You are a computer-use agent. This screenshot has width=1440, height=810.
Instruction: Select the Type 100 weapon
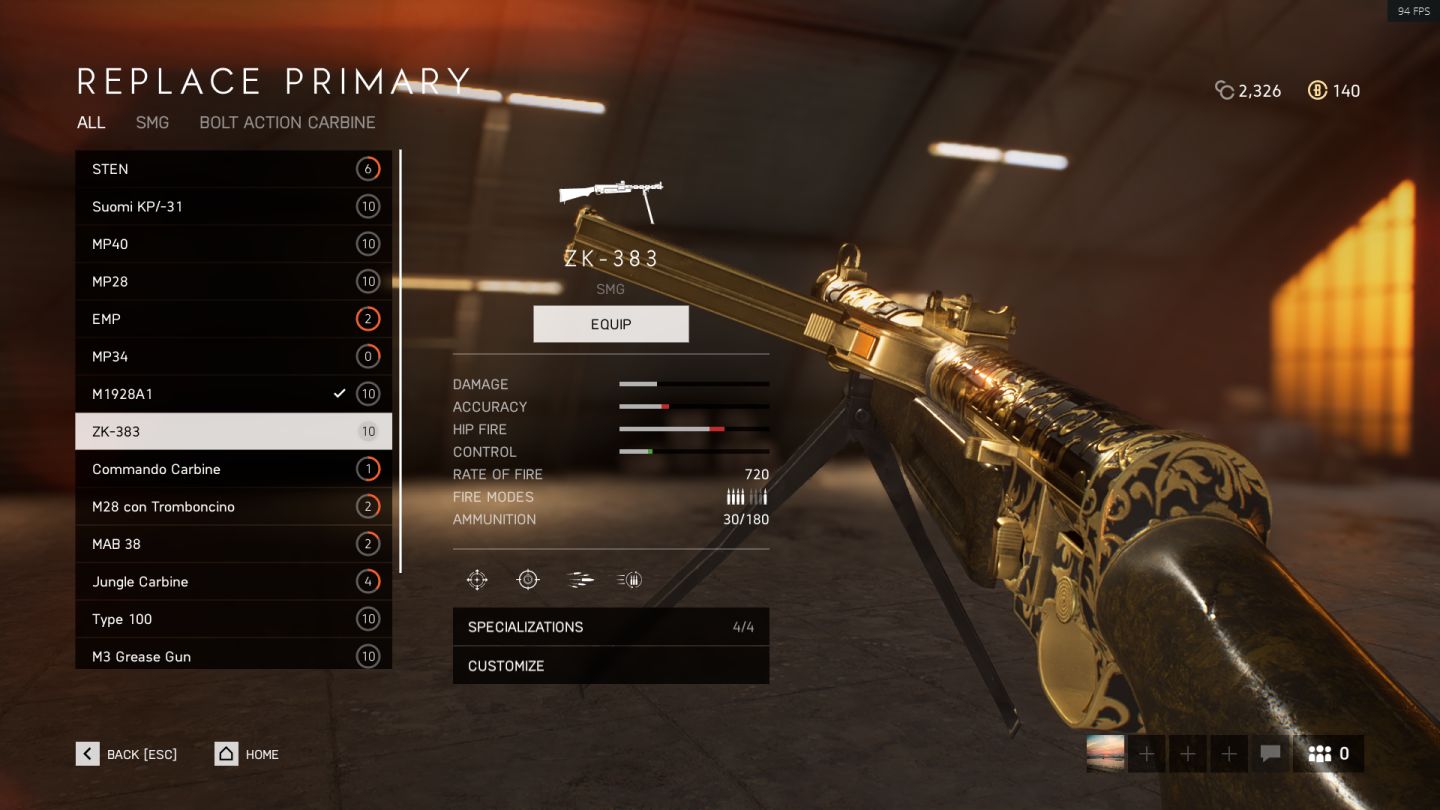(233, 619)
